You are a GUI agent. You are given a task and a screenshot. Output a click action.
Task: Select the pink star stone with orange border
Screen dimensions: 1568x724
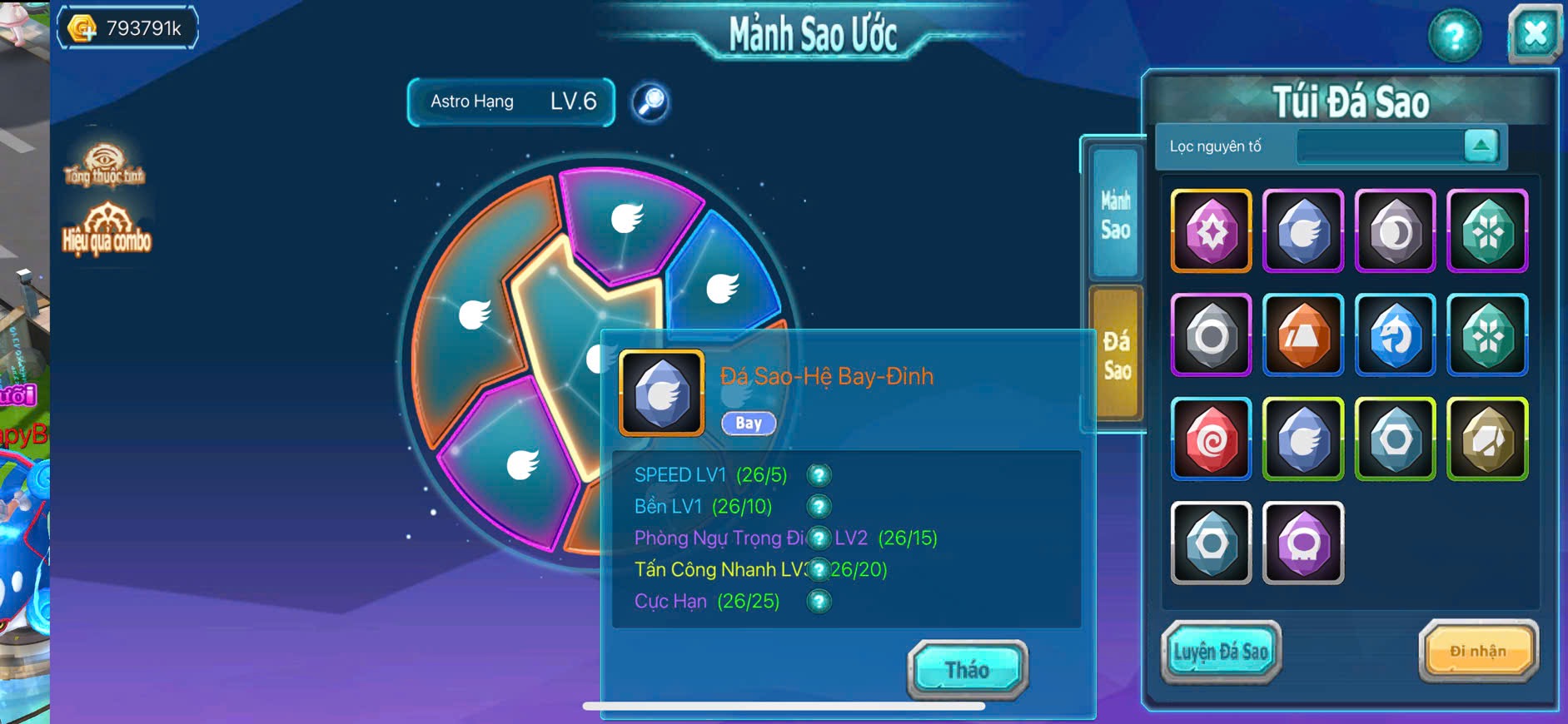1211,231
